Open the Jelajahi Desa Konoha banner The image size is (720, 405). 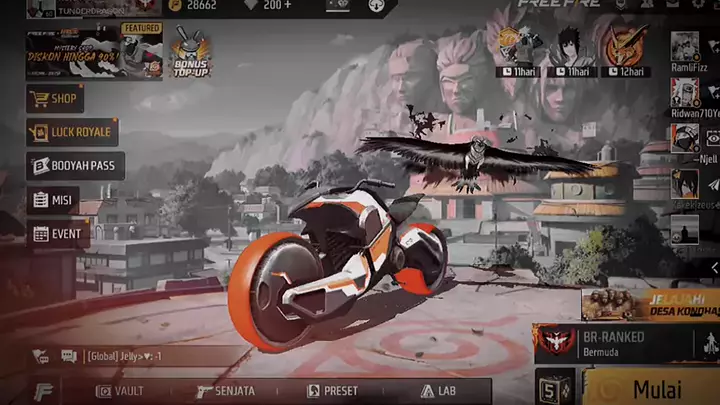click(650, 304)
